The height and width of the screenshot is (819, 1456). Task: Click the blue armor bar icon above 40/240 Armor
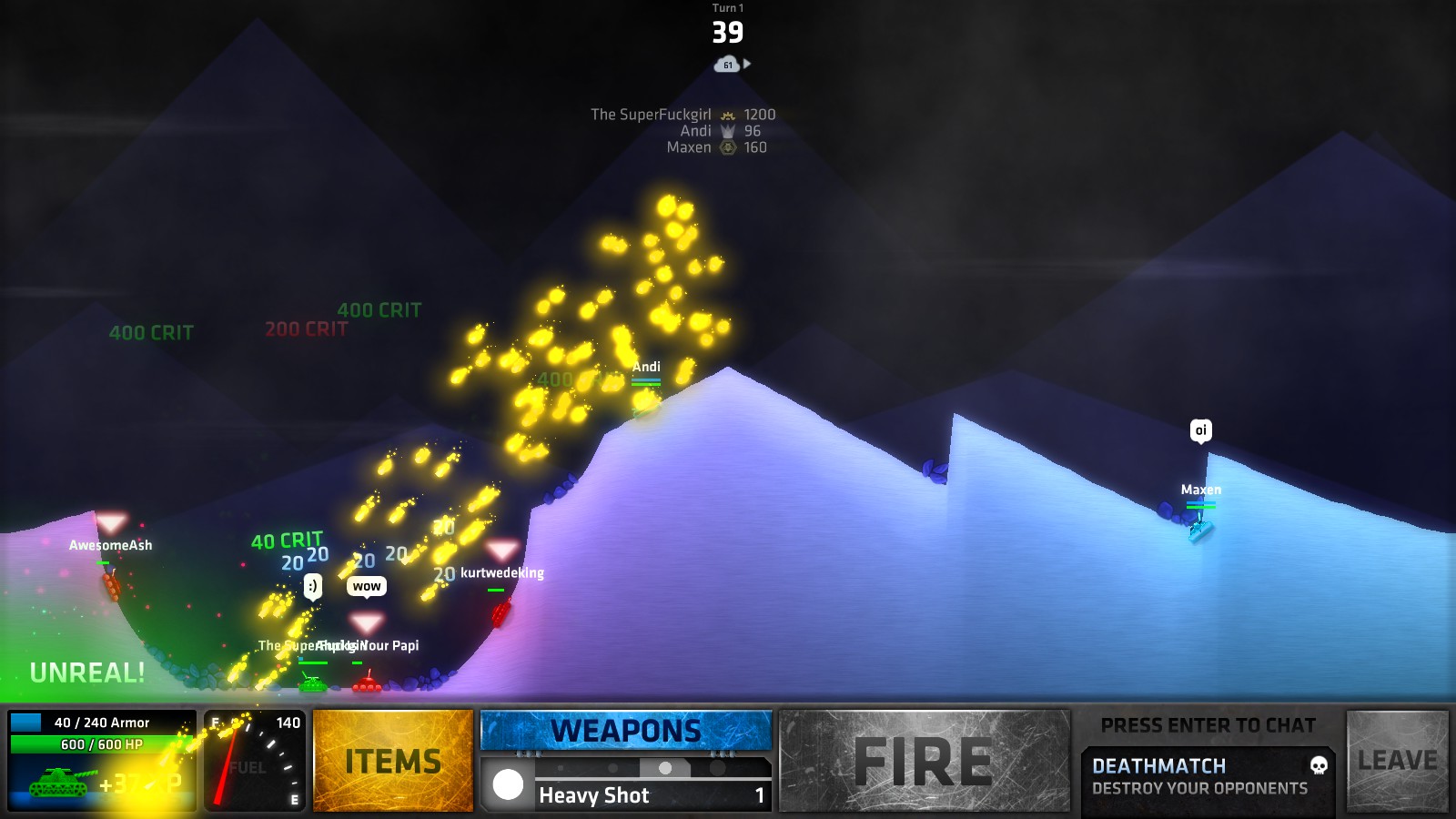(27, 722)
